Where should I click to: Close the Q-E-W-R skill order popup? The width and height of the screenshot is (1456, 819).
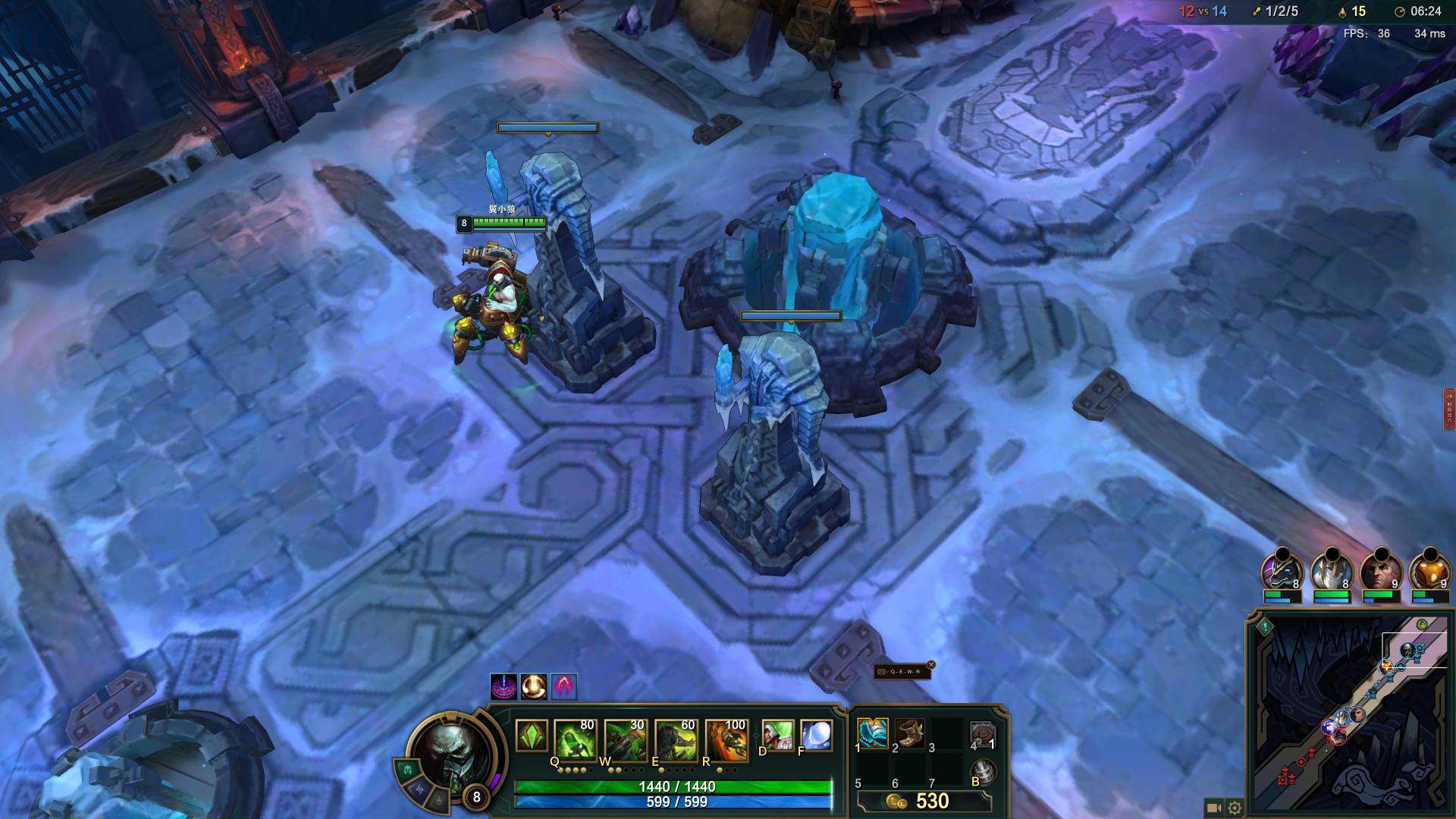[x=931, y=665]
